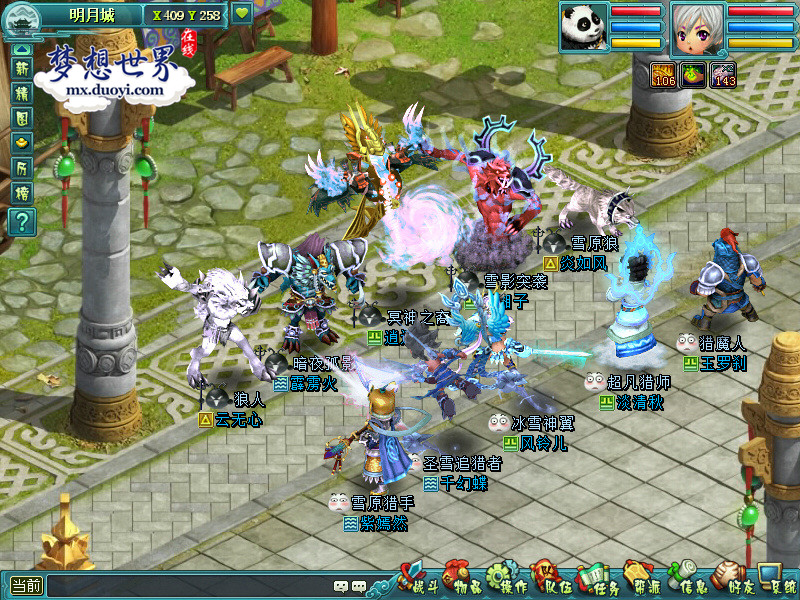Screen dimensions: 800x600
Task: Open help with the question mark button
Action: (x=21, y=221)
